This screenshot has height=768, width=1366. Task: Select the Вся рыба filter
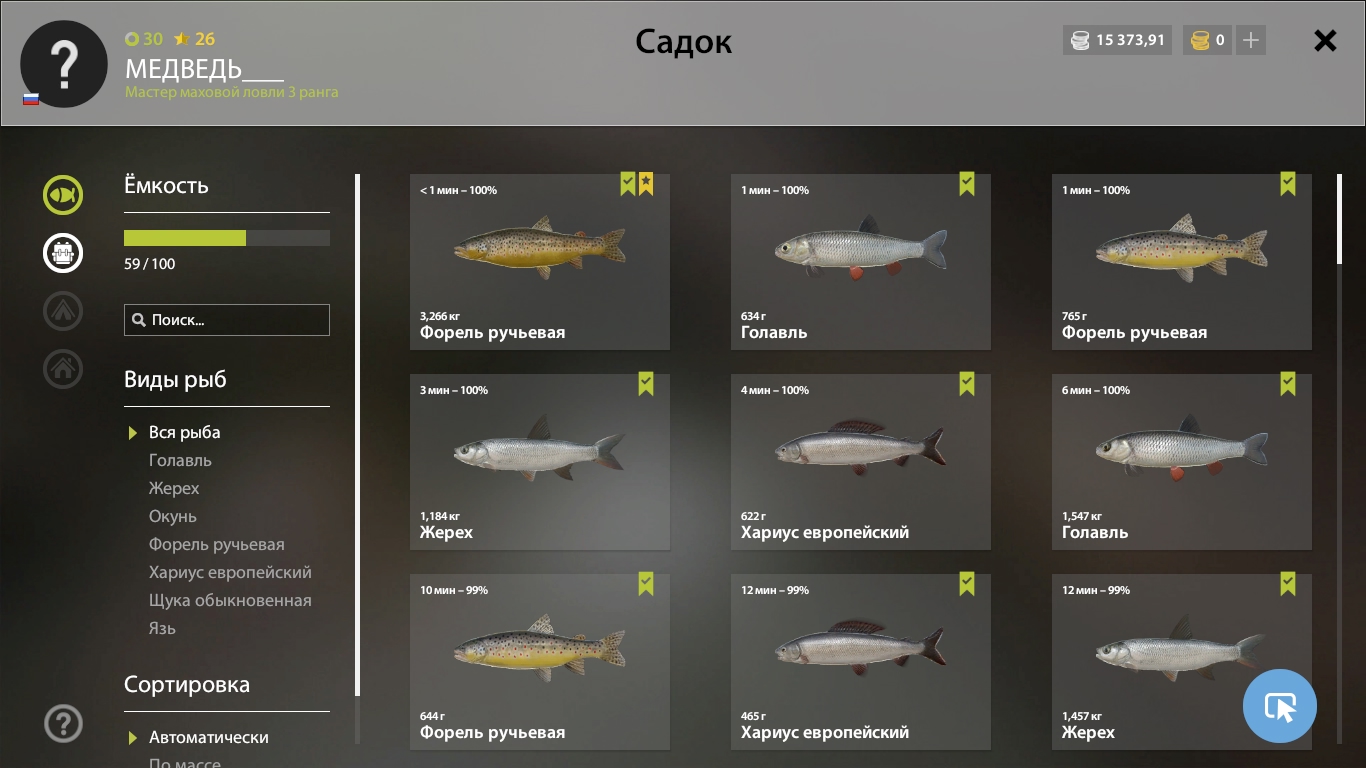pyautogui.click(x=184, y=432)
